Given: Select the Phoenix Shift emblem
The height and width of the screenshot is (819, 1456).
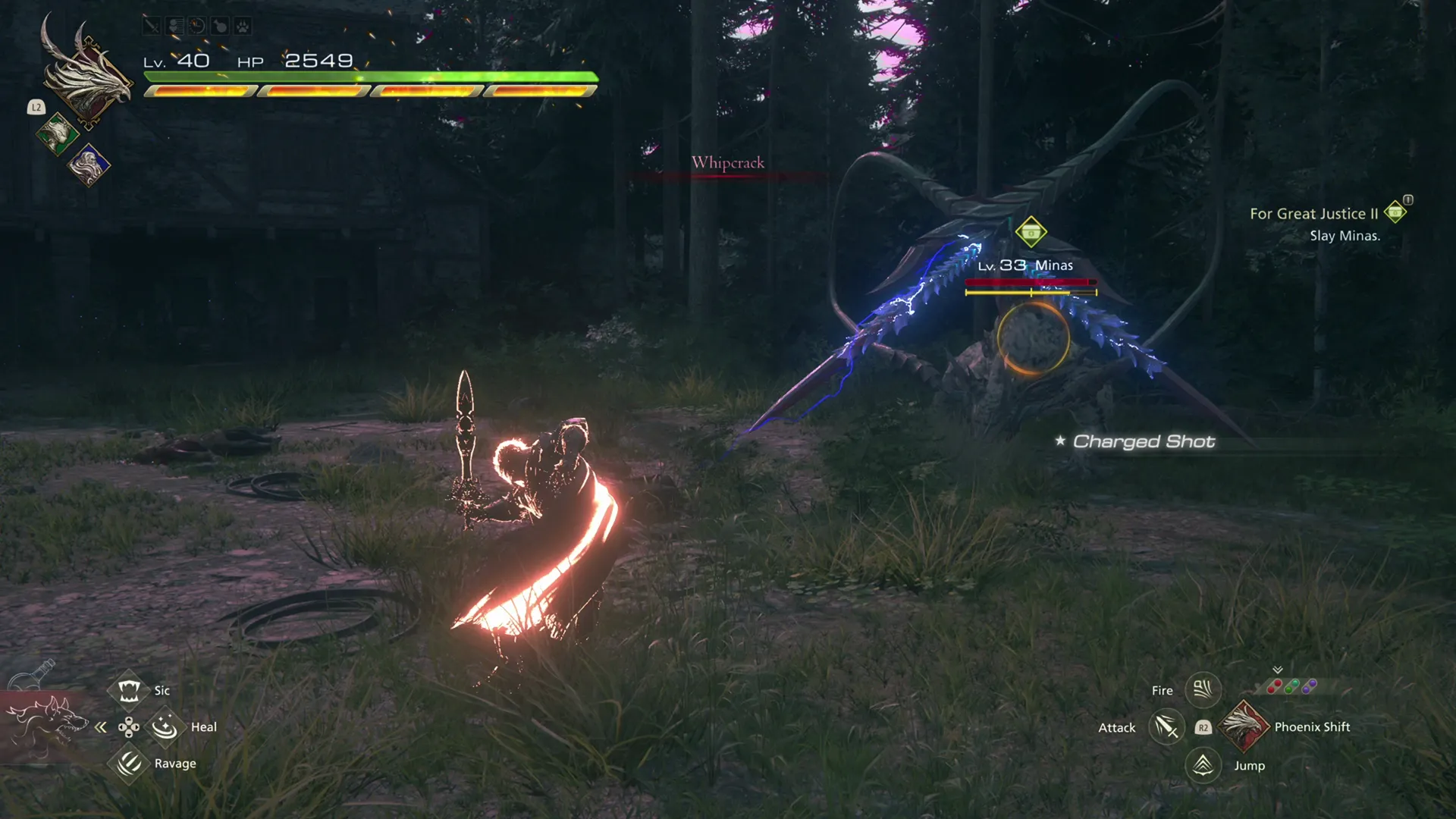Looking at the screenshot, I should (1245, 726).
